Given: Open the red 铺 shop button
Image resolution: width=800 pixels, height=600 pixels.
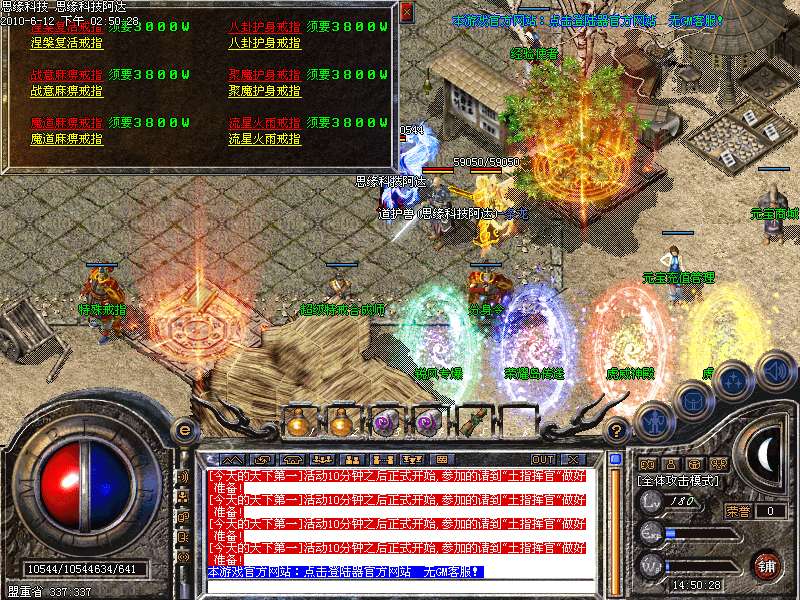Looking at the screenshot, I should [767, 564].
